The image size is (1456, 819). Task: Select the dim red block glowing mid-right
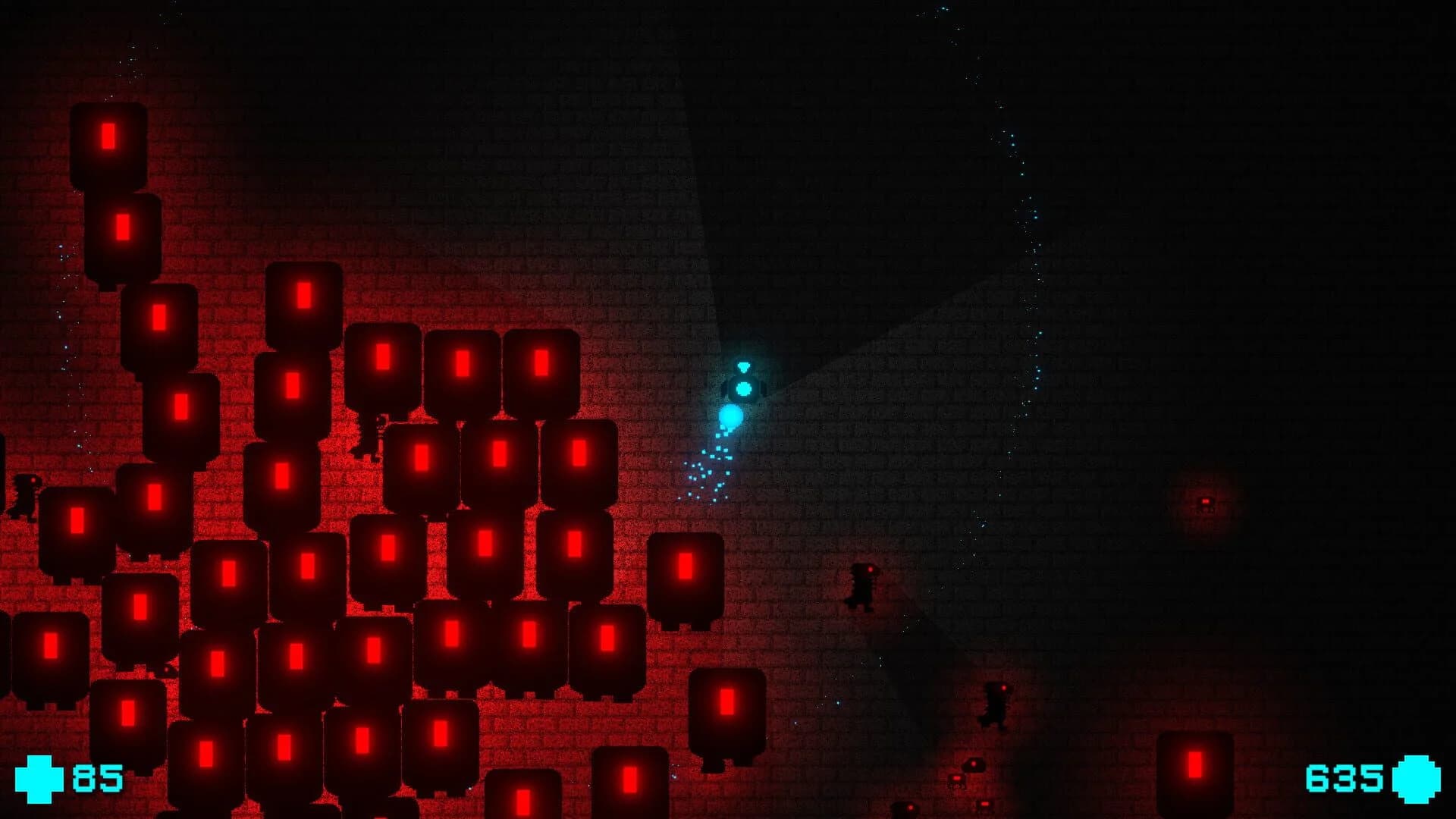pos(1206,502)
